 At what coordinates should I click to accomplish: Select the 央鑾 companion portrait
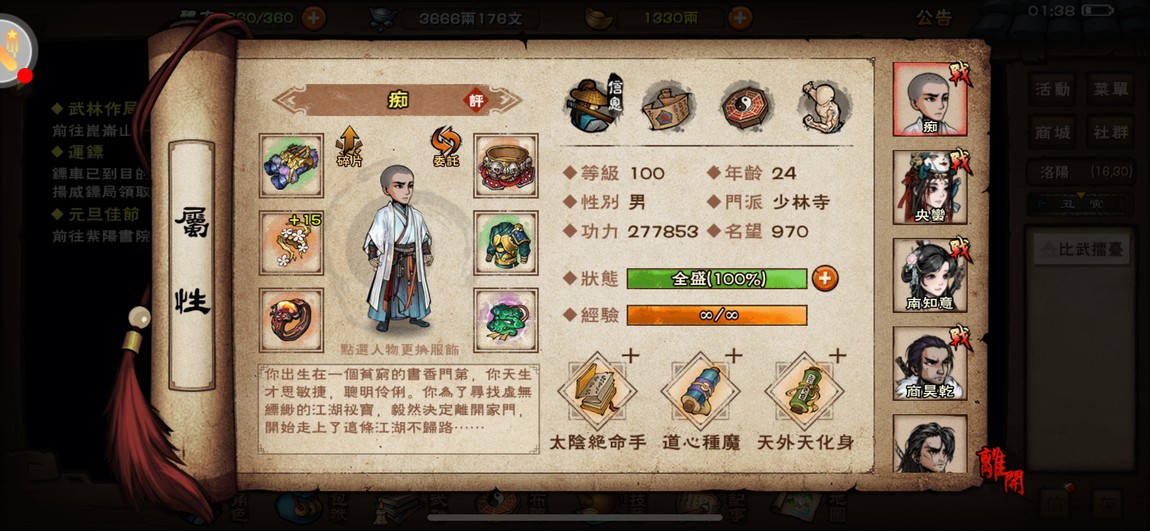[x=929, y=187]
